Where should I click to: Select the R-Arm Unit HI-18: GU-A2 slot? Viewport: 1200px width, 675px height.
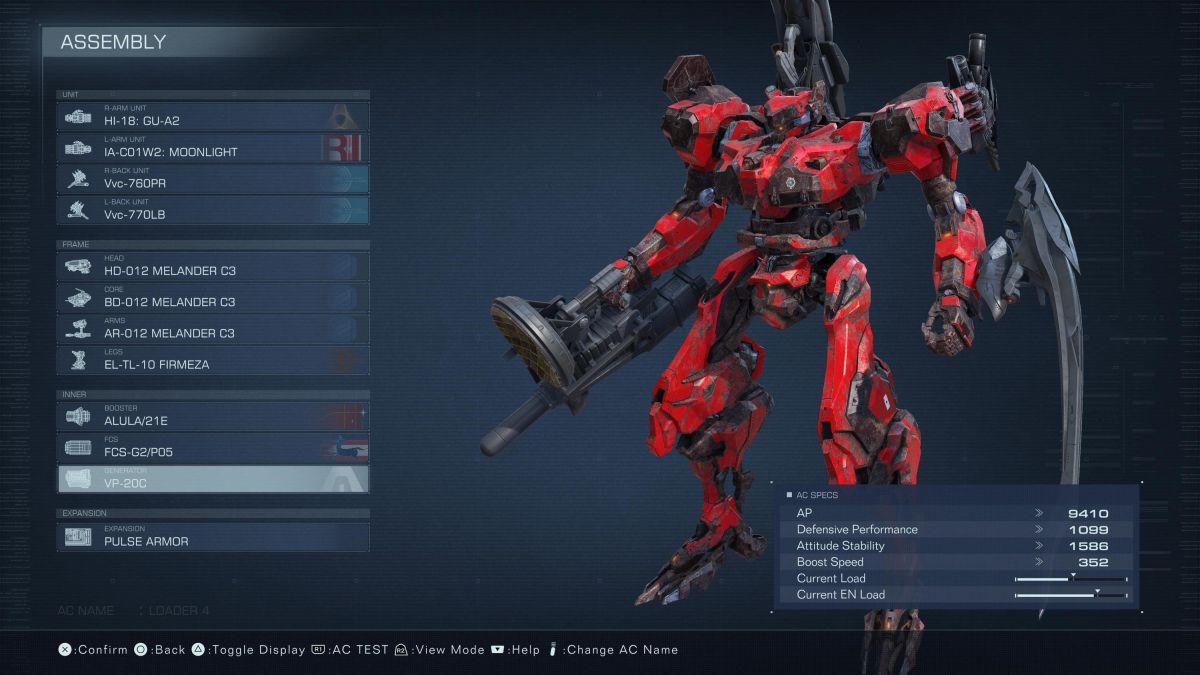tap(213, 117)
